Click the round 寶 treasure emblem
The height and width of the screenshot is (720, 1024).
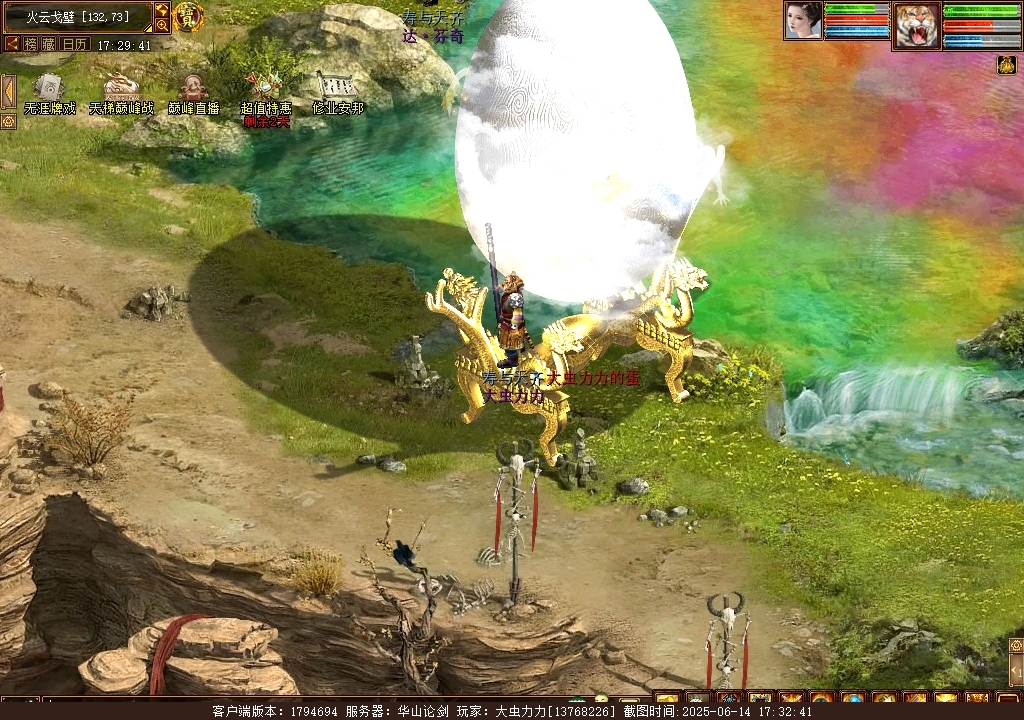(x=188, y=16)
